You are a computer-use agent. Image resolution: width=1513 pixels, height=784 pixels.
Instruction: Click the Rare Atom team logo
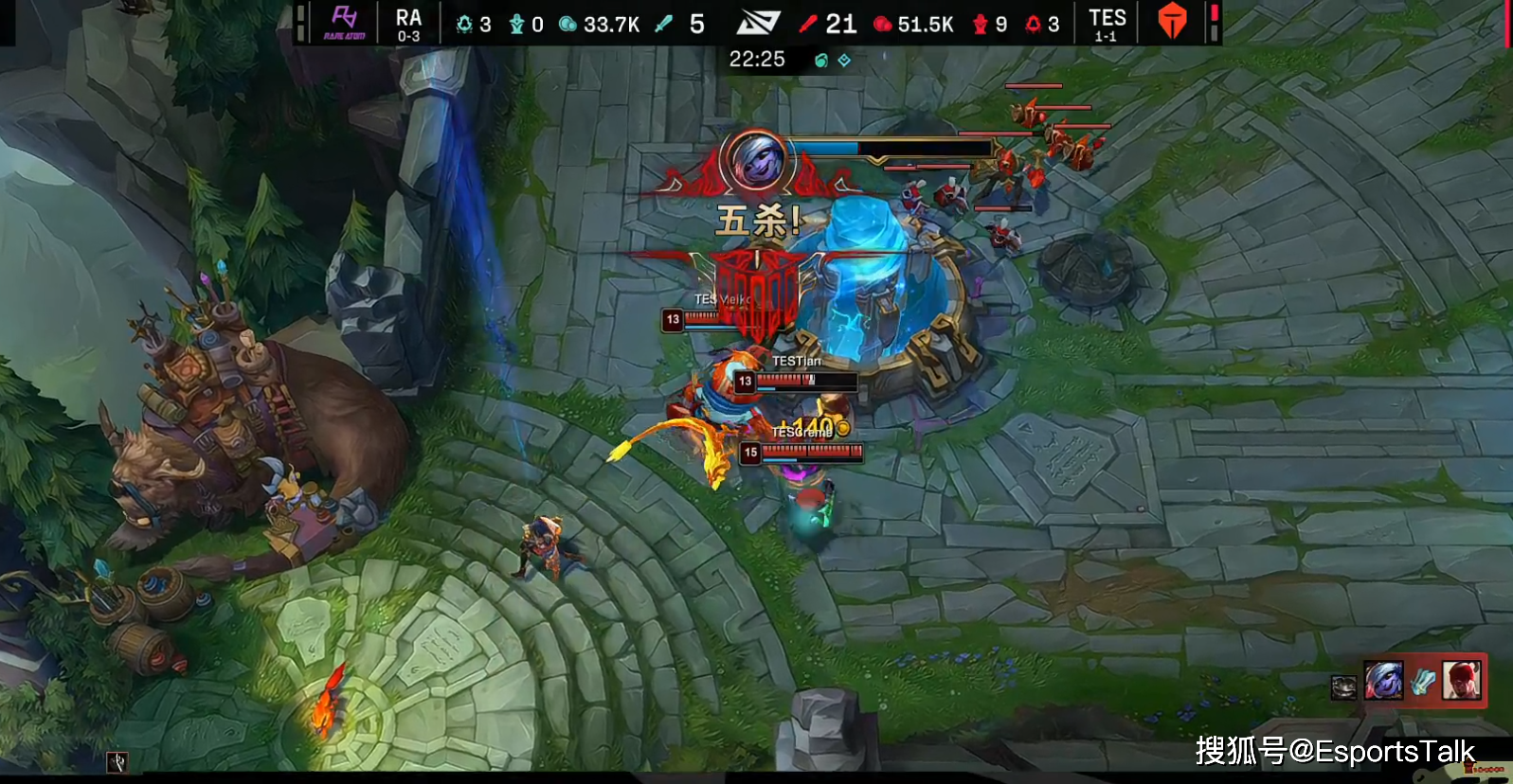click(345, 22)
